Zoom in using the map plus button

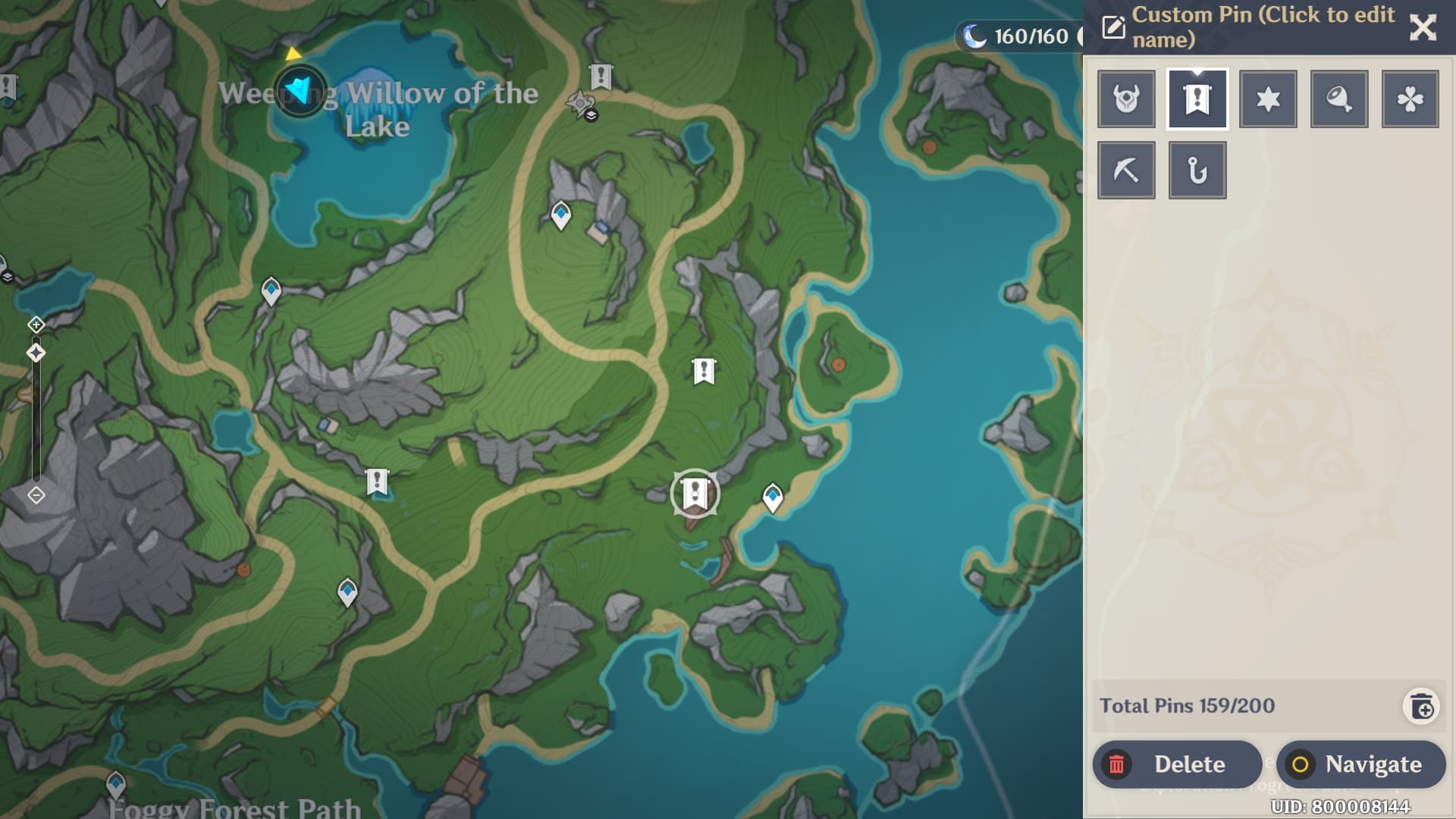[x=36, y=325]
